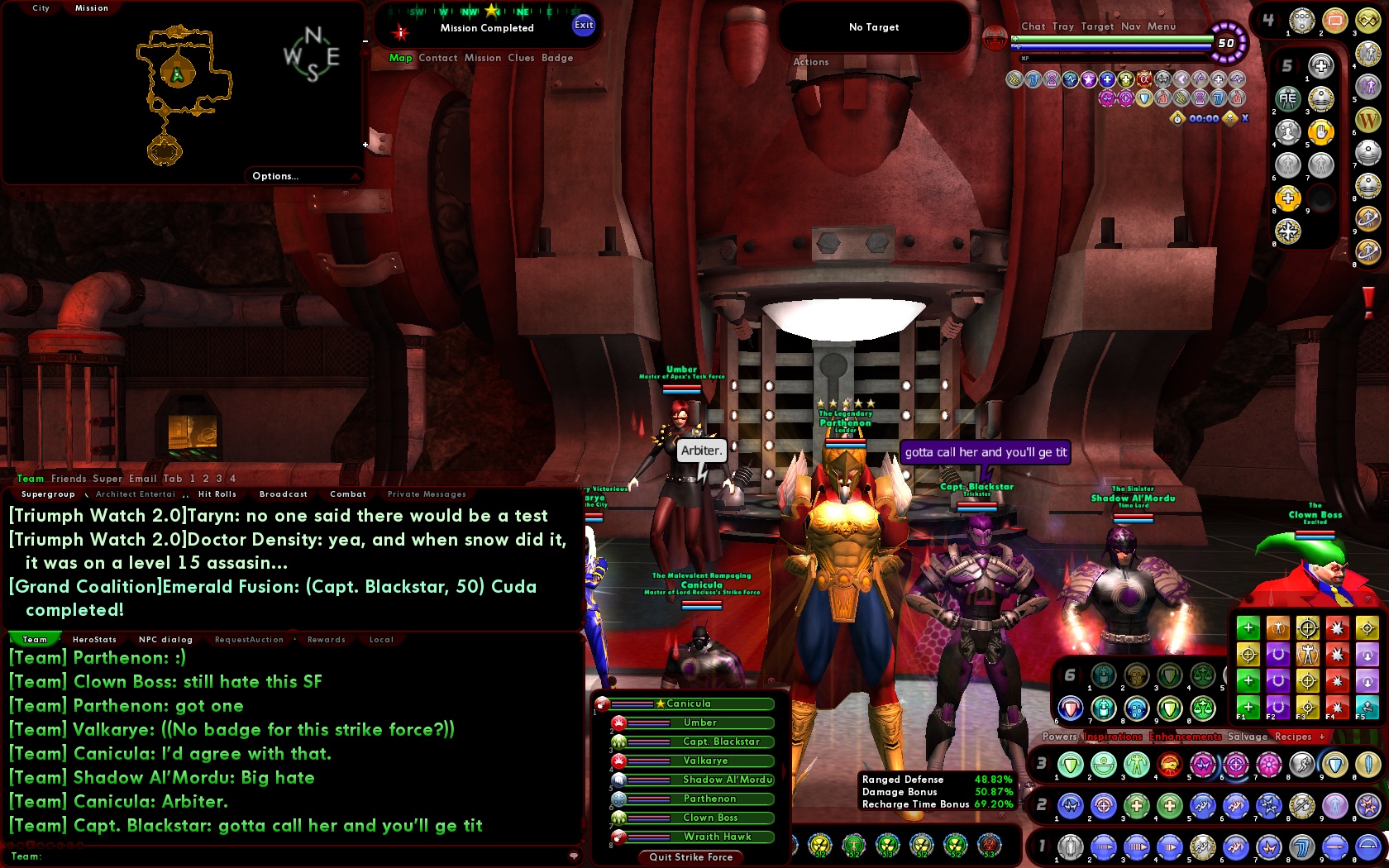
Task: Open the Menu item in the top navigation bar
Action: (x=1161, y=26)
